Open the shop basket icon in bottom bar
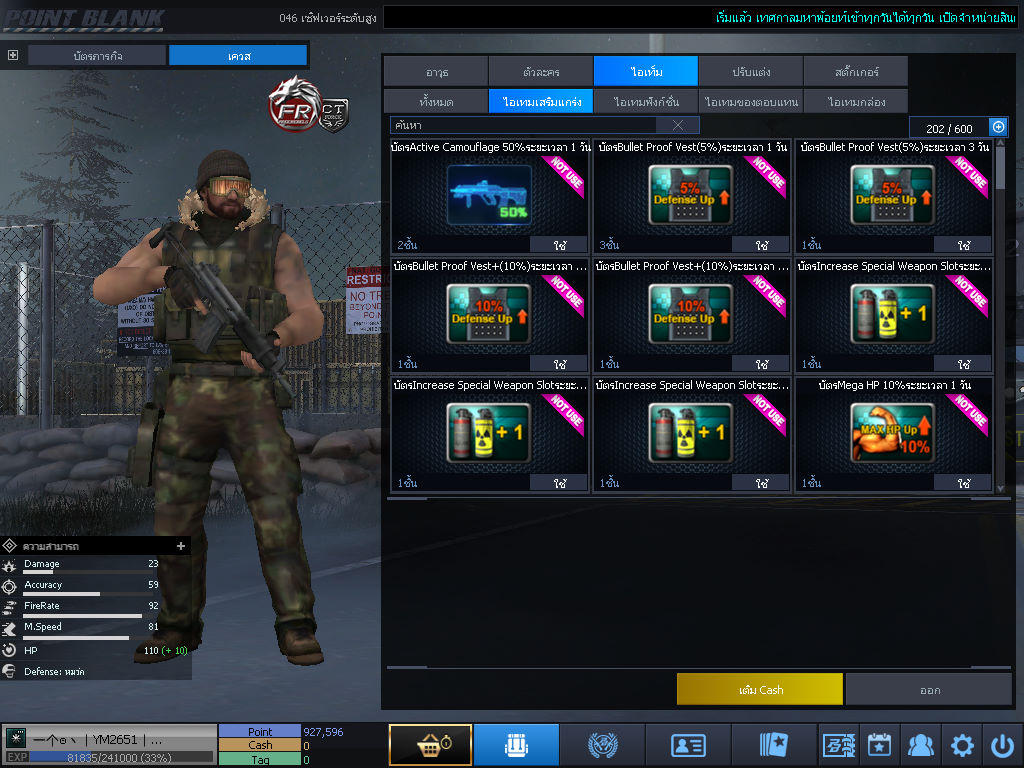The height and width of the screenshot is (768, 1024). (430, 745)
